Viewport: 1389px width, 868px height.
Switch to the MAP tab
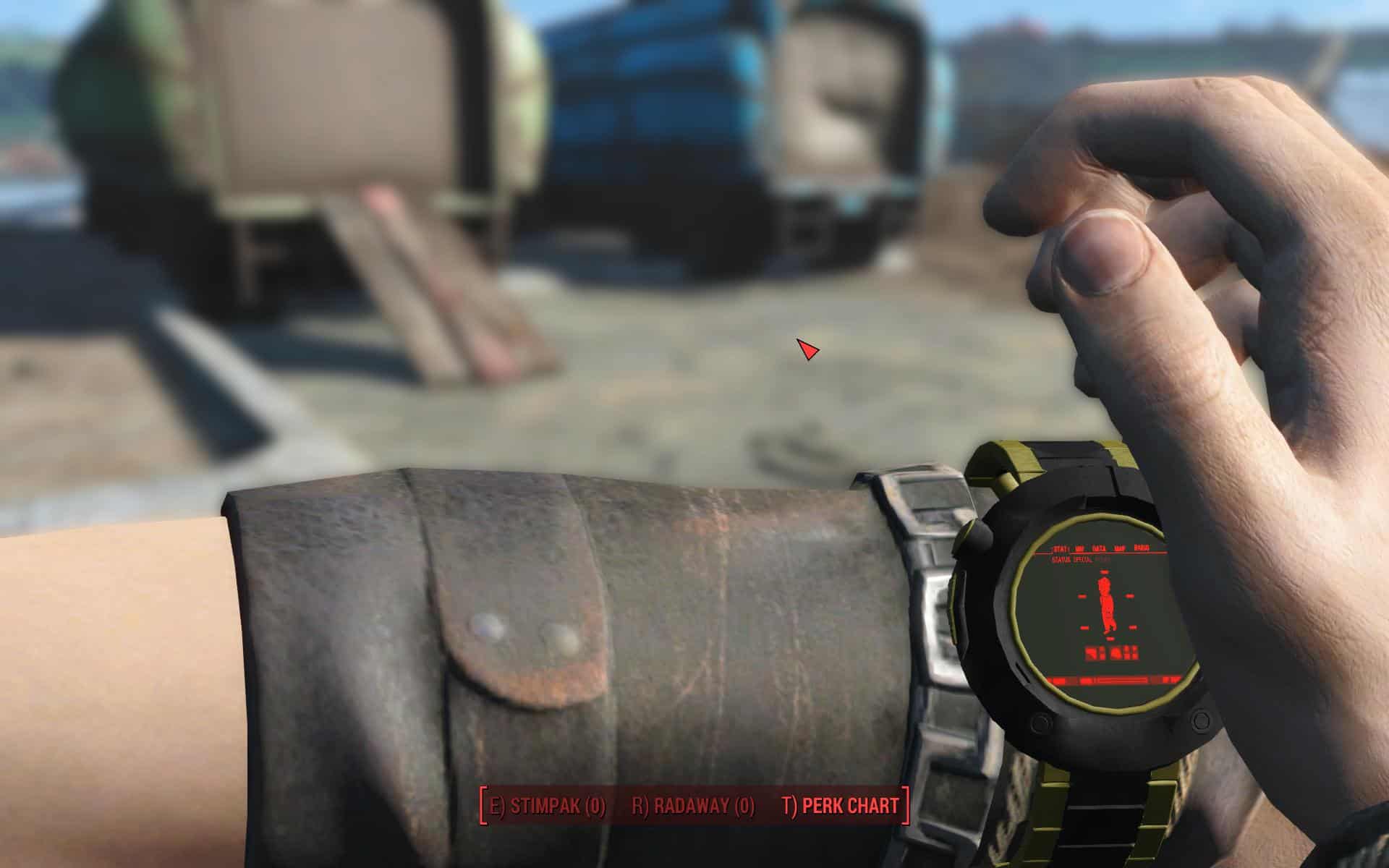(1121, 548)
